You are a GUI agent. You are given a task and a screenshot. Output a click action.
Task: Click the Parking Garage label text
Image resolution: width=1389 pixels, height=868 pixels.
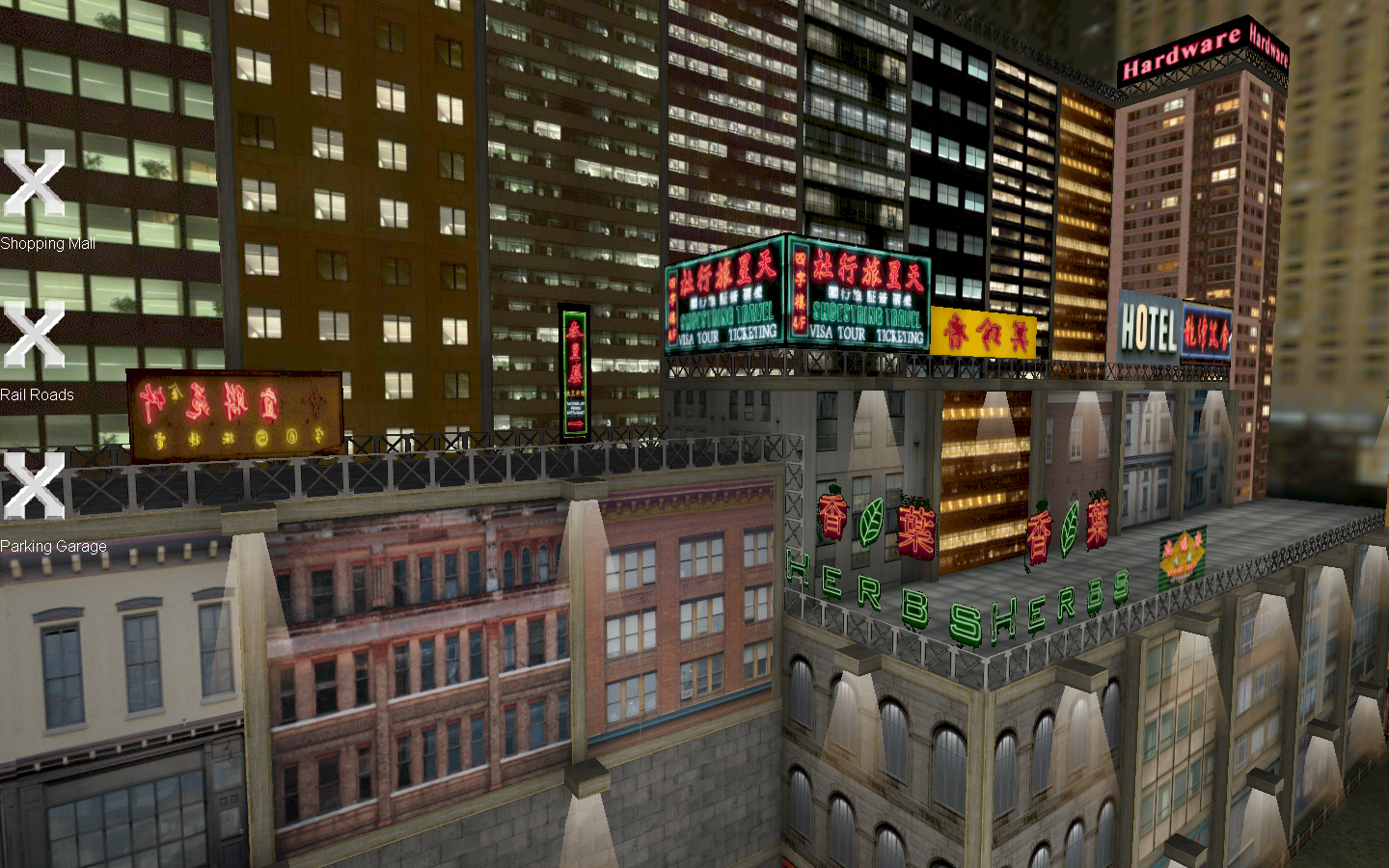(x=54, y=545)
